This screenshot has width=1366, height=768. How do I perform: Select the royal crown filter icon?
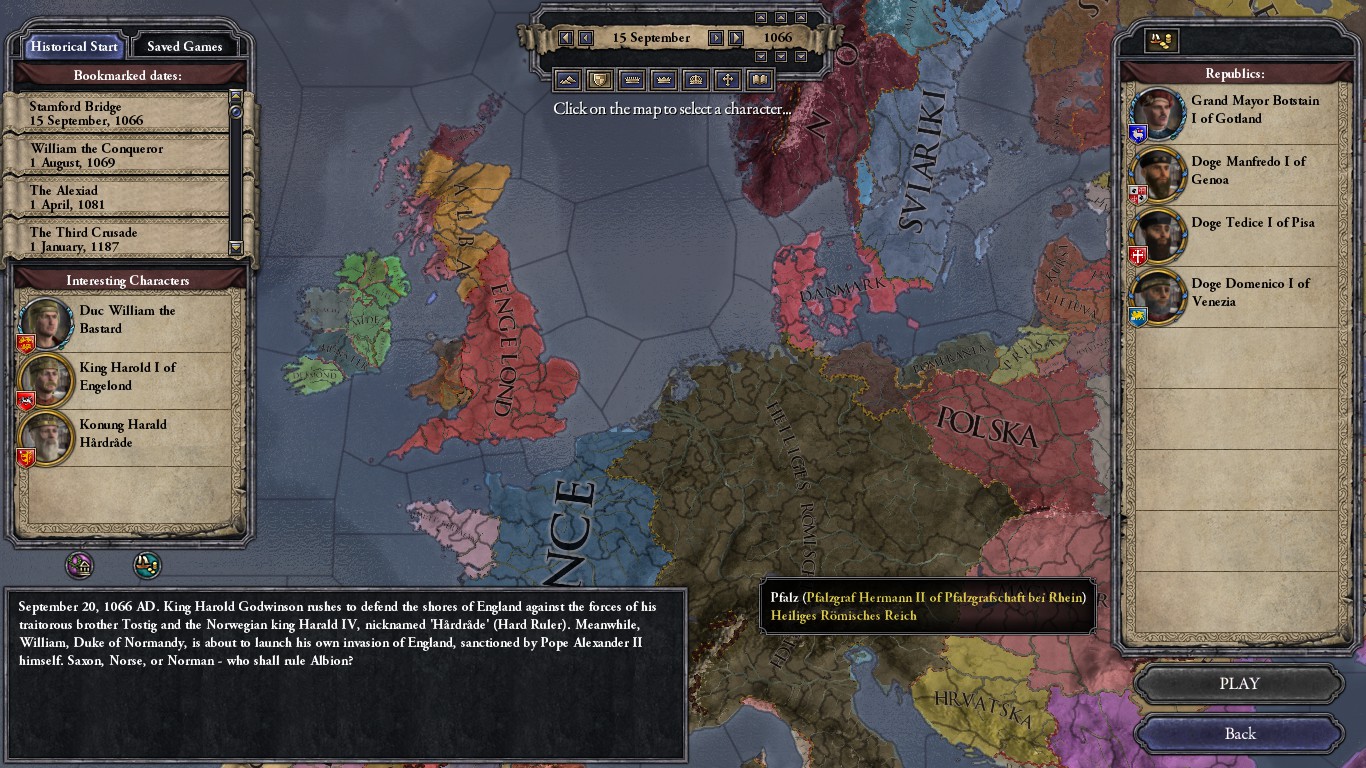[663, 80]
